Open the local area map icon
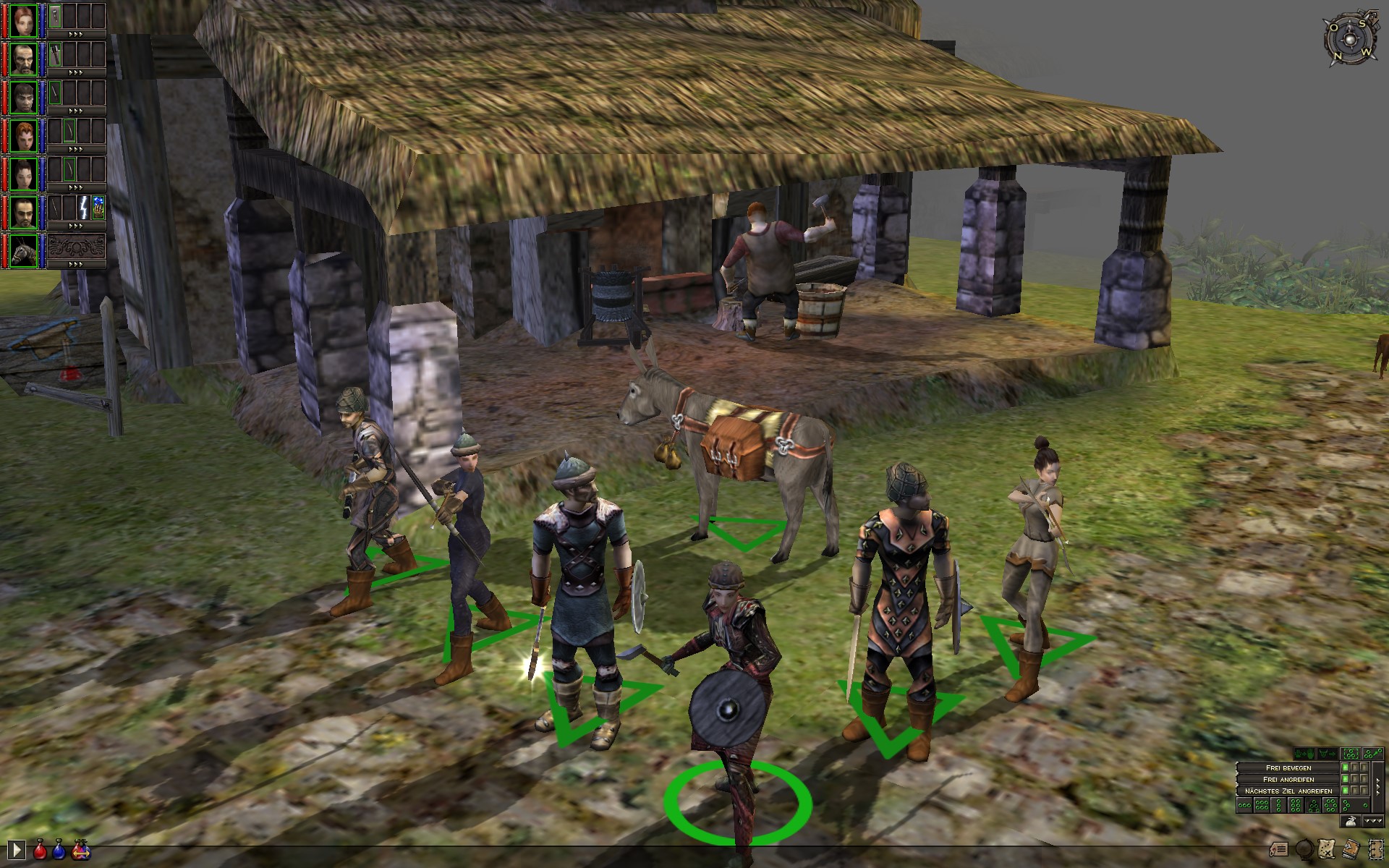Viewport: 1389px width, 868px height. [1326, 849]
